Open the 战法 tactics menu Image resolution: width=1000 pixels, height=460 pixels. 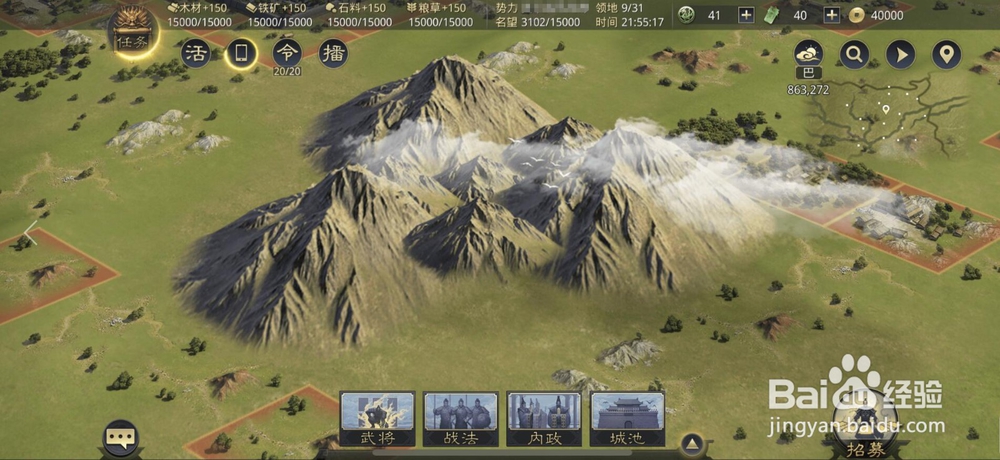(461, 418)
